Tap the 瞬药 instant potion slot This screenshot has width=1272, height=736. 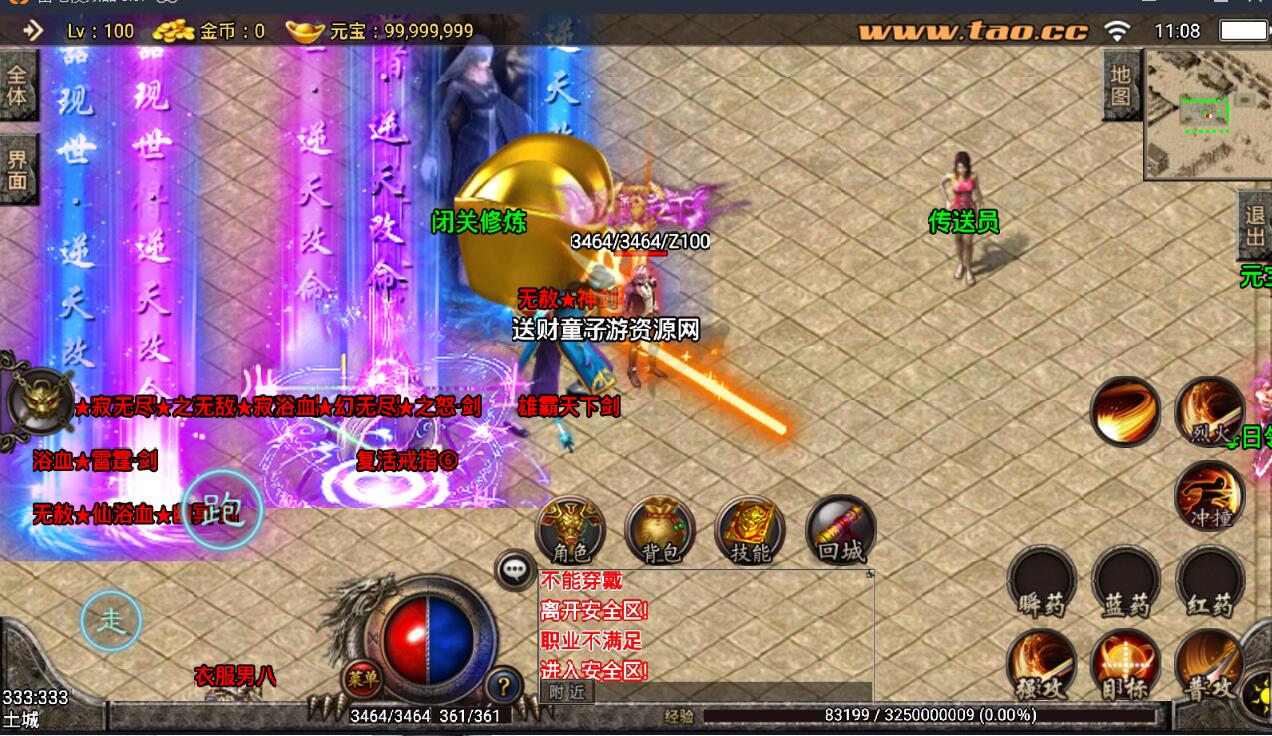[1041, 582]
